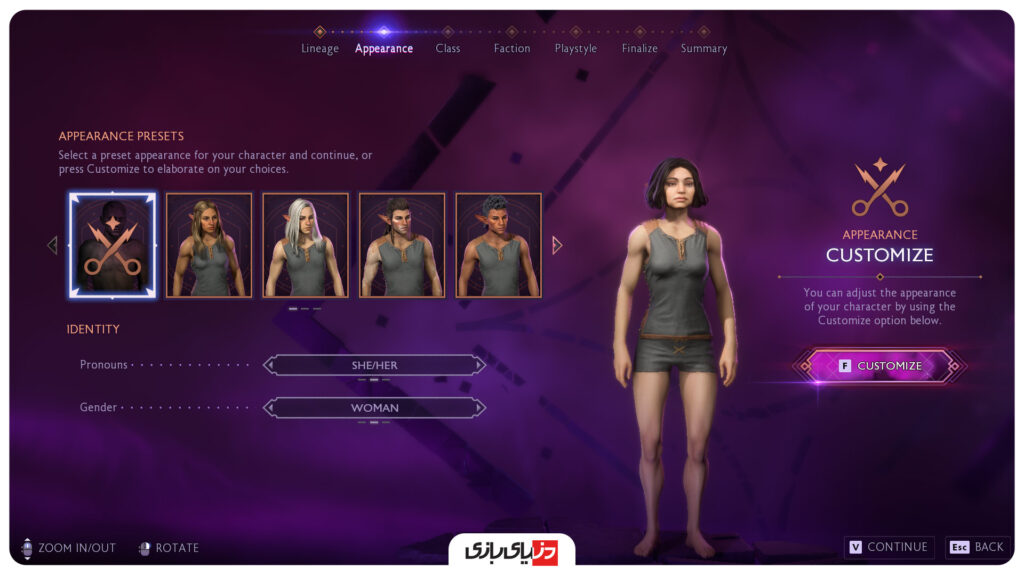1024x576 pixels.
Task: Change Gender to the previous option
Action: pyautogui.click(x=269, y=408)
